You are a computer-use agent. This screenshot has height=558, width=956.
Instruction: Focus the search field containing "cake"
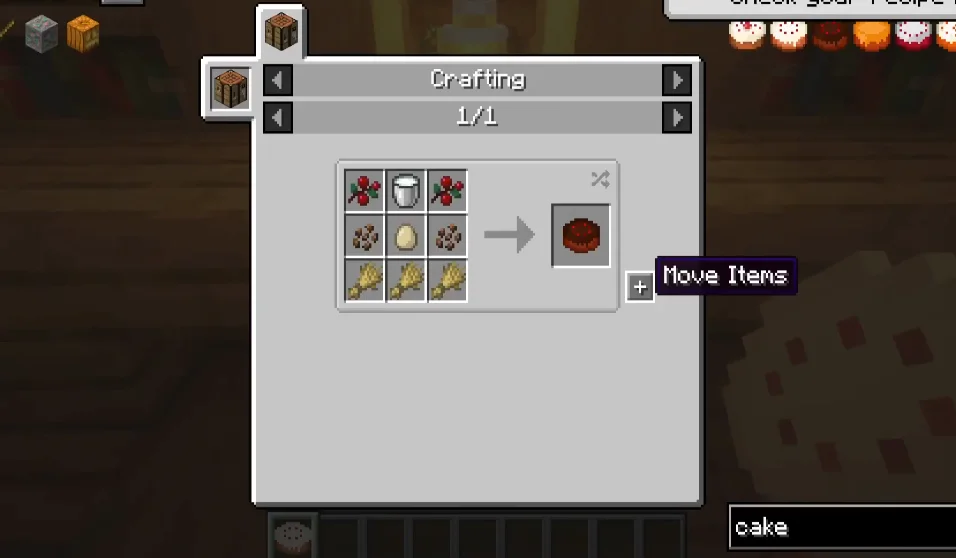(840, 527)
